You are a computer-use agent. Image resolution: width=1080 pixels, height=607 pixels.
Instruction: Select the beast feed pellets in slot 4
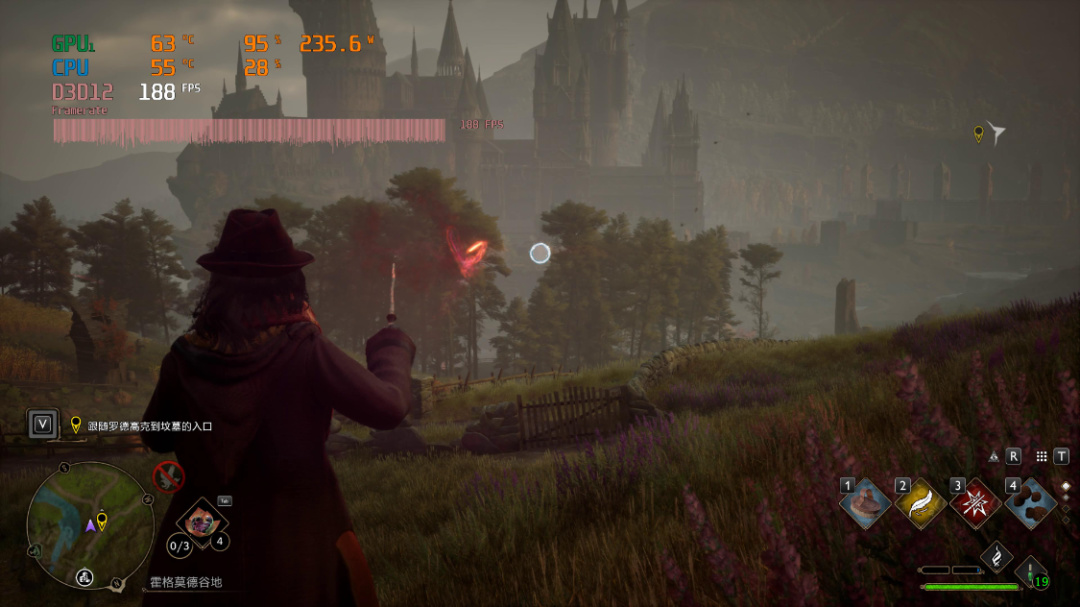(x=1030, y=503)
